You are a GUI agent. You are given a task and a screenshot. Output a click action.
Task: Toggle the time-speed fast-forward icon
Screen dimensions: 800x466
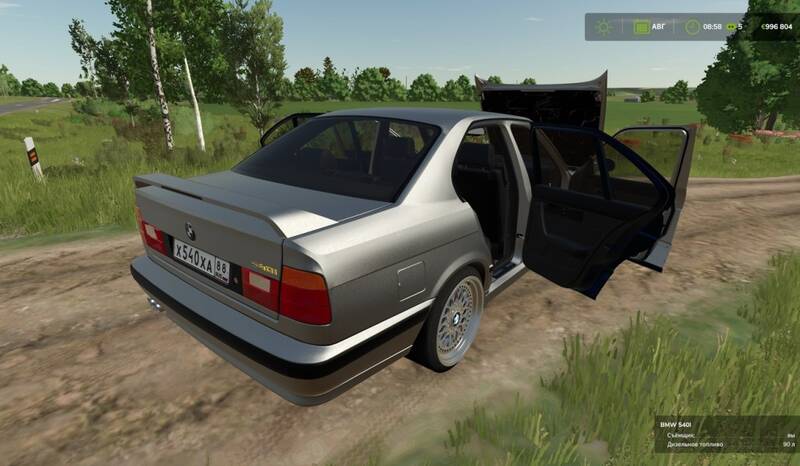tap(731, 27)
